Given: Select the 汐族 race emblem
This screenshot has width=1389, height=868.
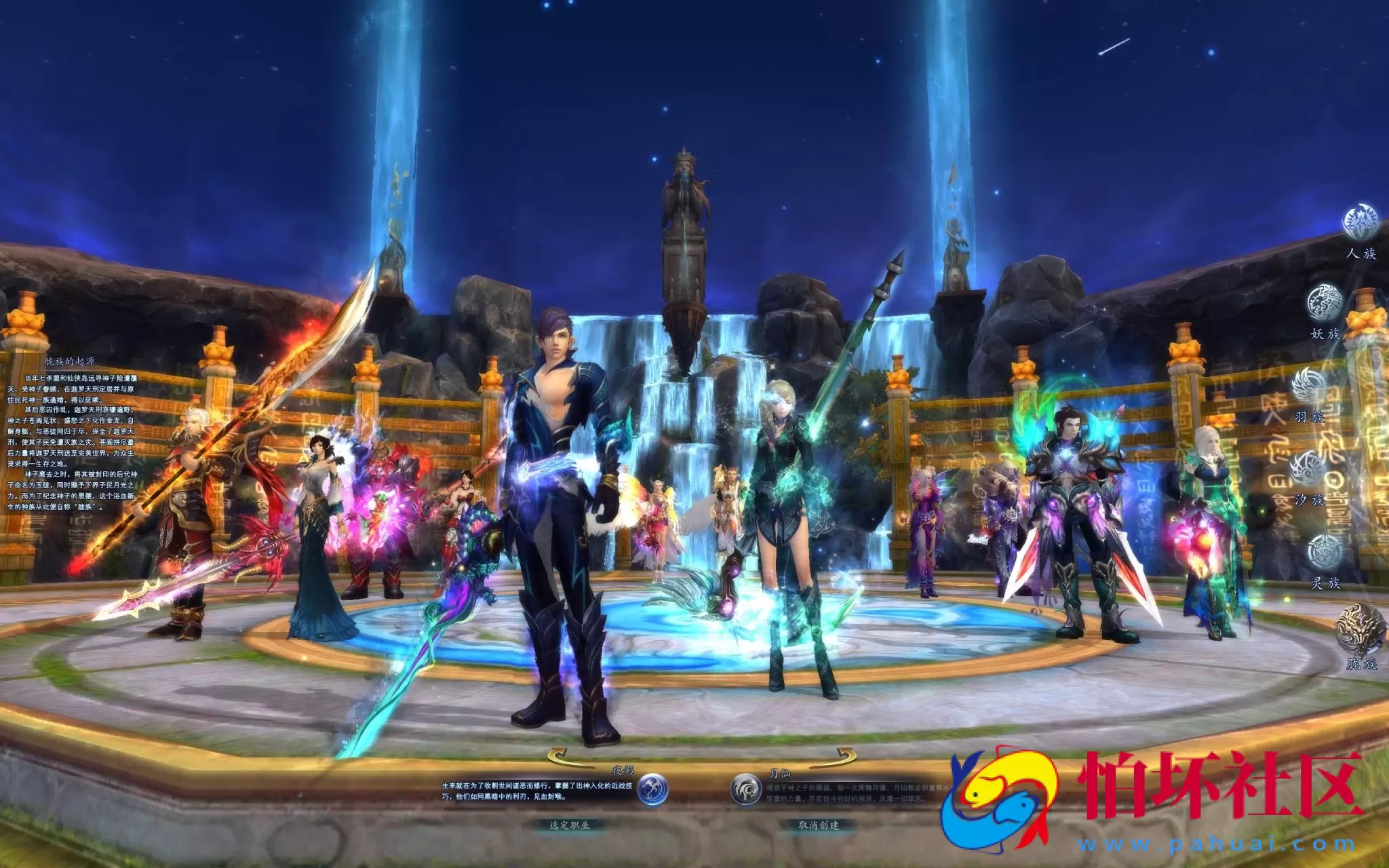Looking at the screenshot, I should click(x=1308, y=469).
